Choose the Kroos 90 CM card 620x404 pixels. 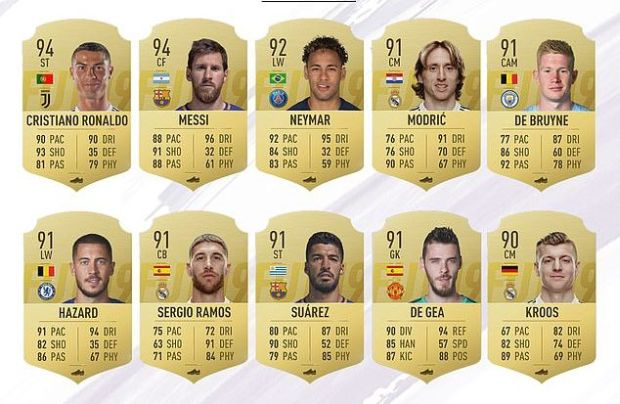point(541,297)
